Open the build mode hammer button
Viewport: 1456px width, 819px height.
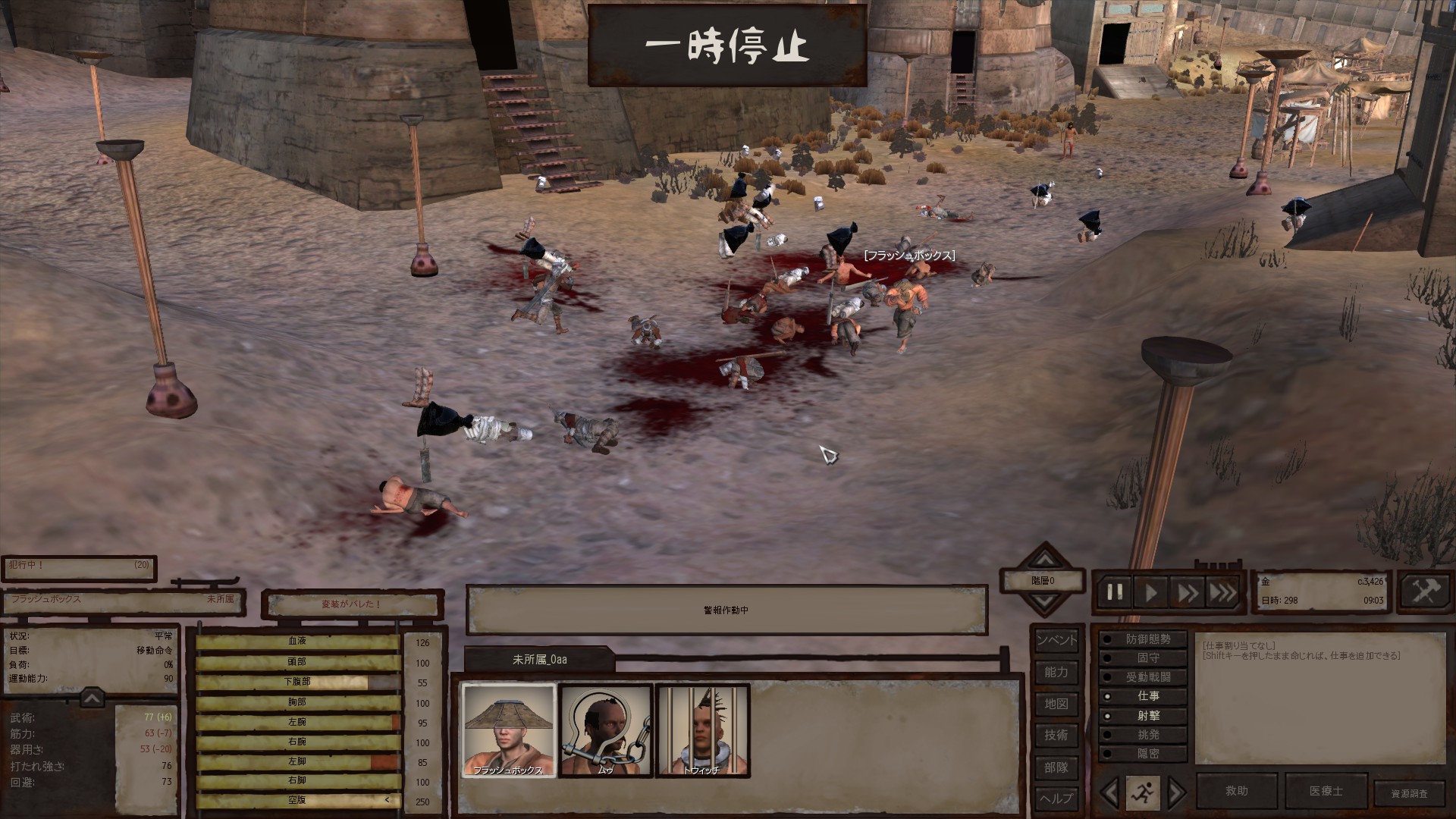coord(1425,591)
